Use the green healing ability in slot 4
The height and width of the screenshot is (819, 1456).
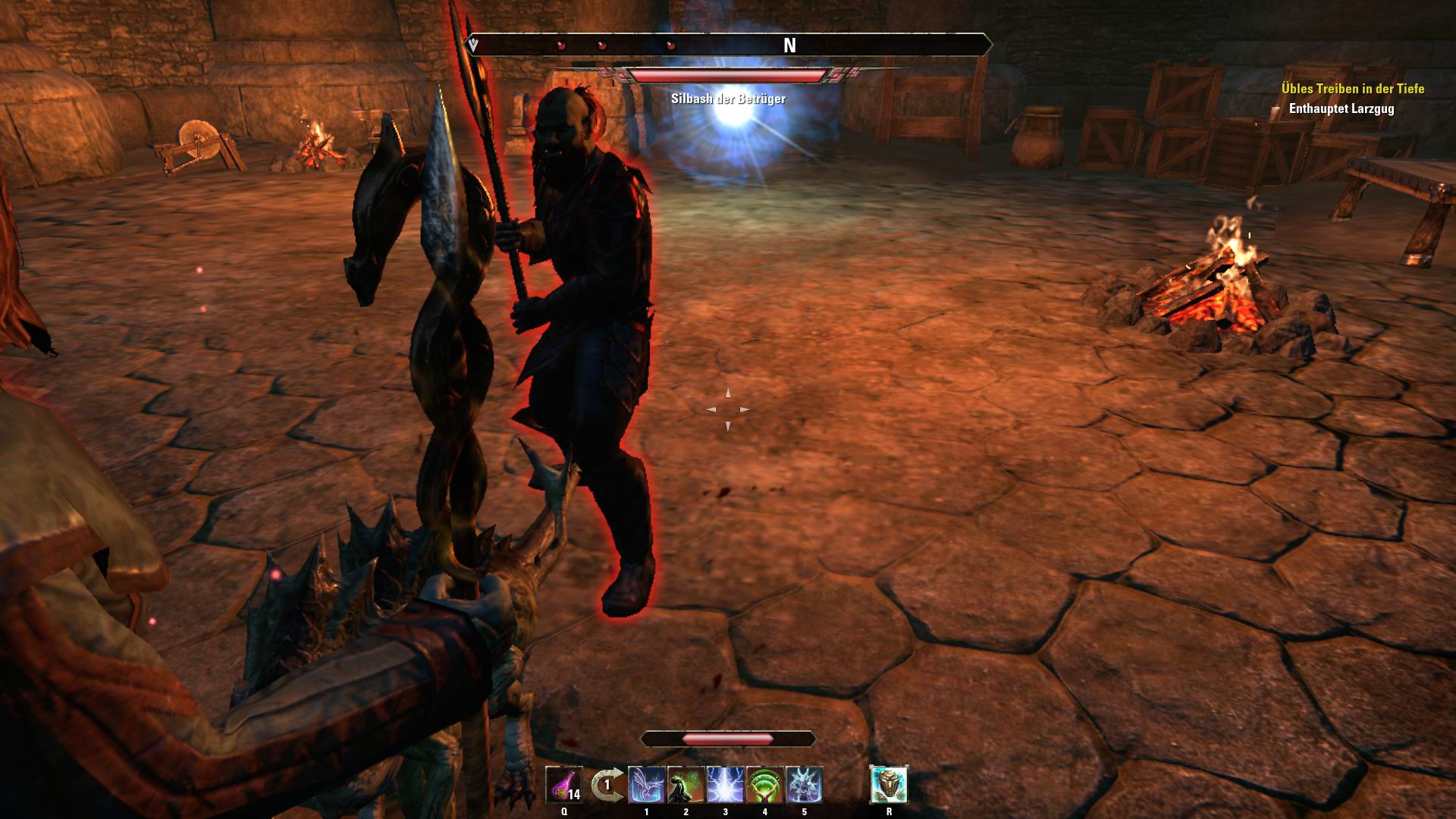click(x=765, y=786)
